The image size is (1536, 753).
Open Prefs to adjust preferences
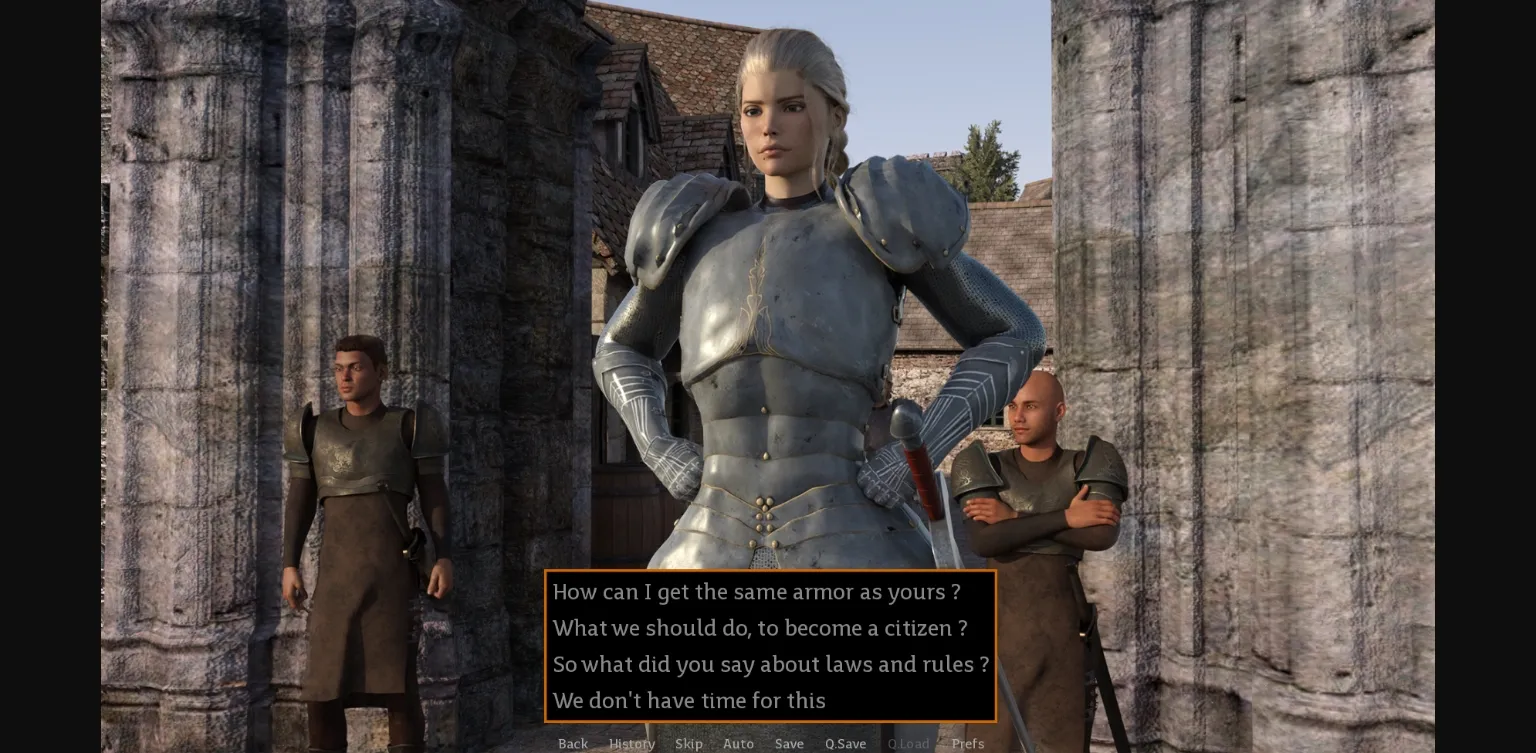point(968,744)
